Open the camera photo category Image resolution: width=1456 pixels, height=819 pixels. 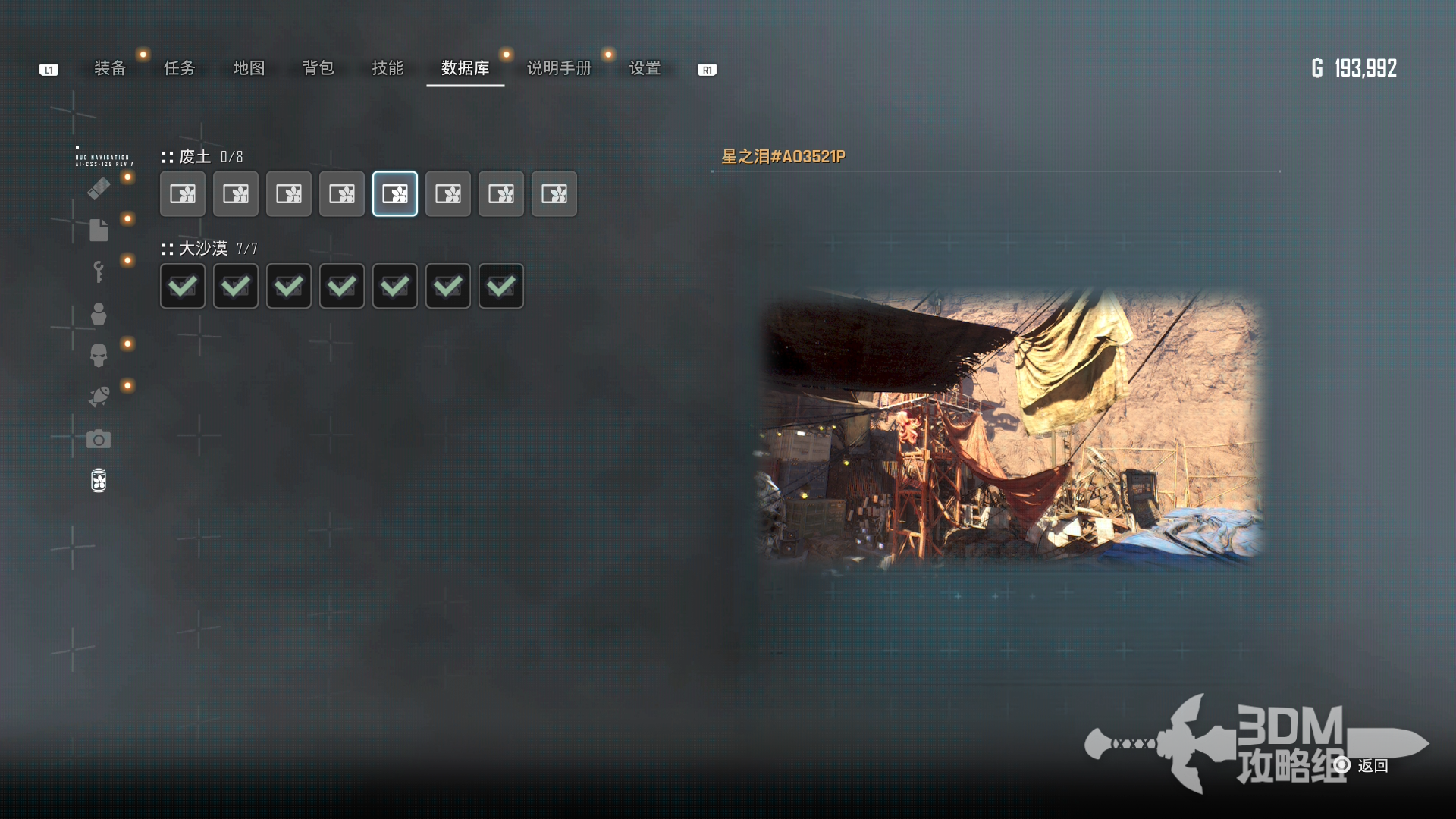click(99, 439)
